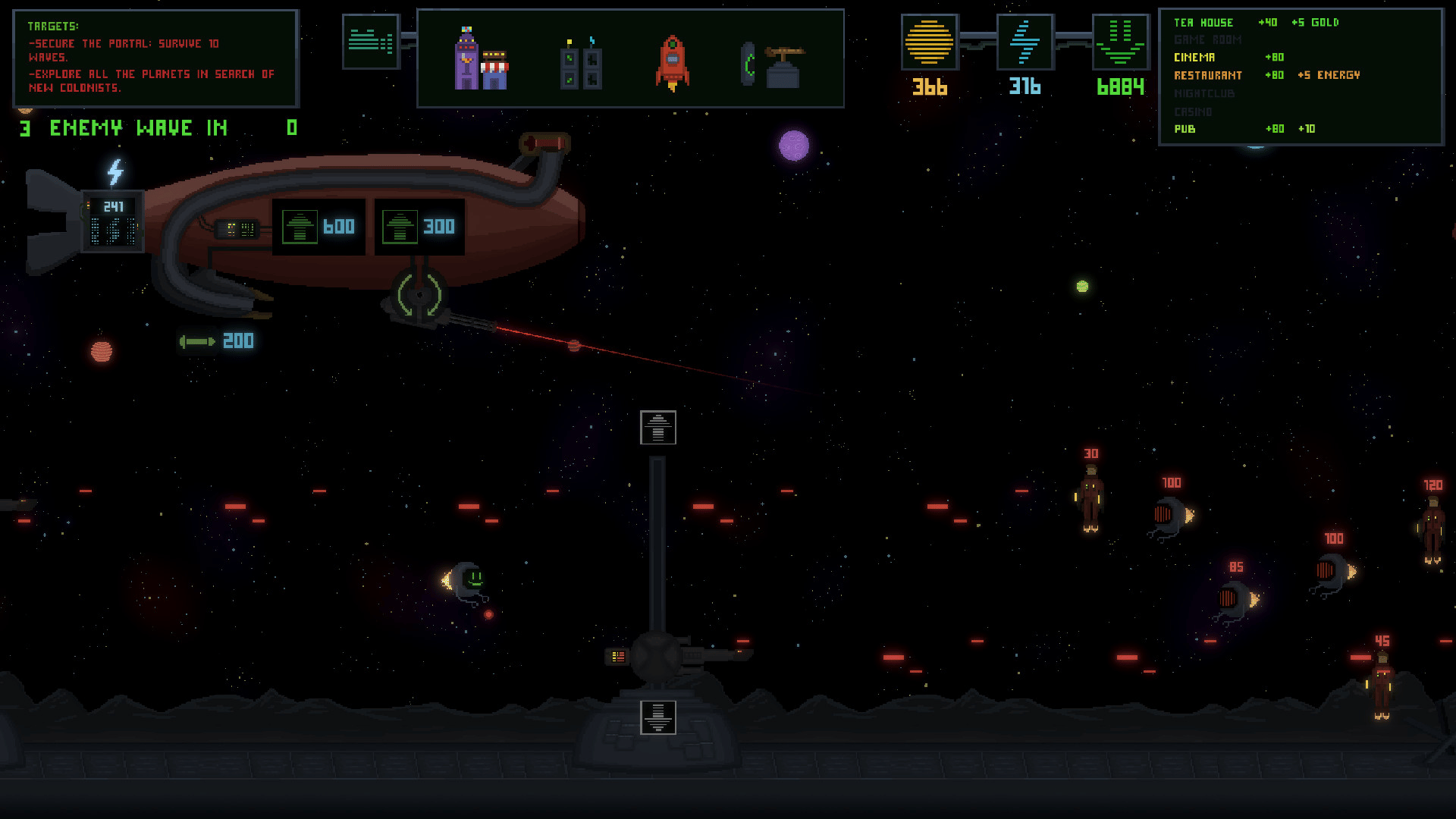Viewport: 1456px width, 819px height.
Task: Choose Cinema from the building list
Action: click(1194, 58)
